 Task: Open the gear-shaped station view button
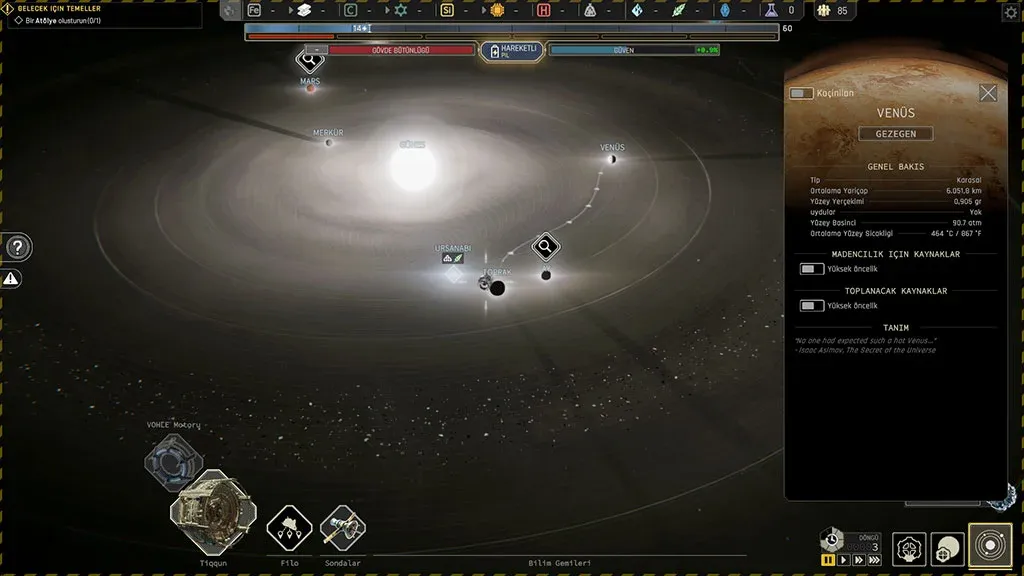[909, 549]
